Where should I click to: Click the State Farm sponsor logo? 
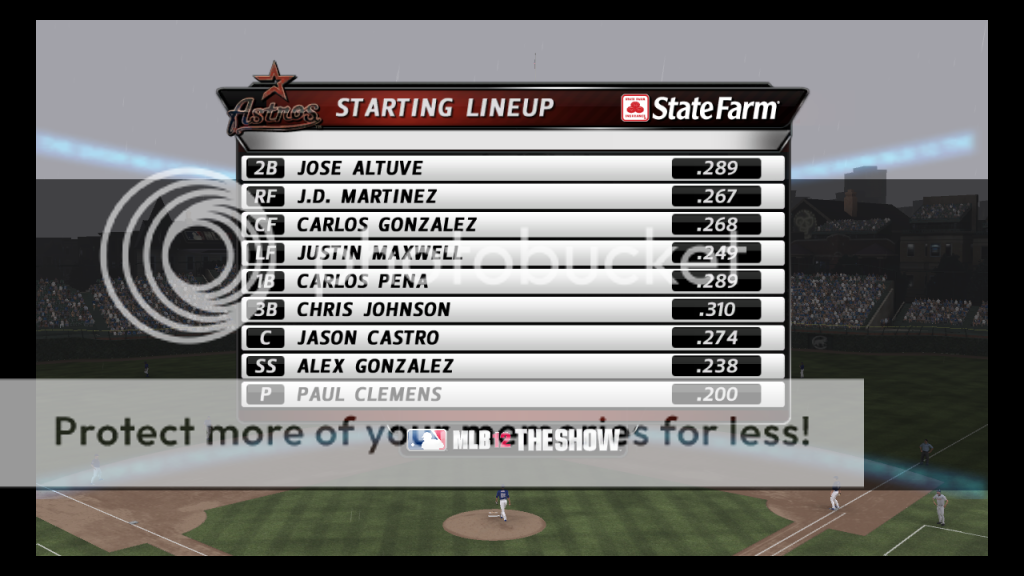pyautogui.click(x=699, y=109)
